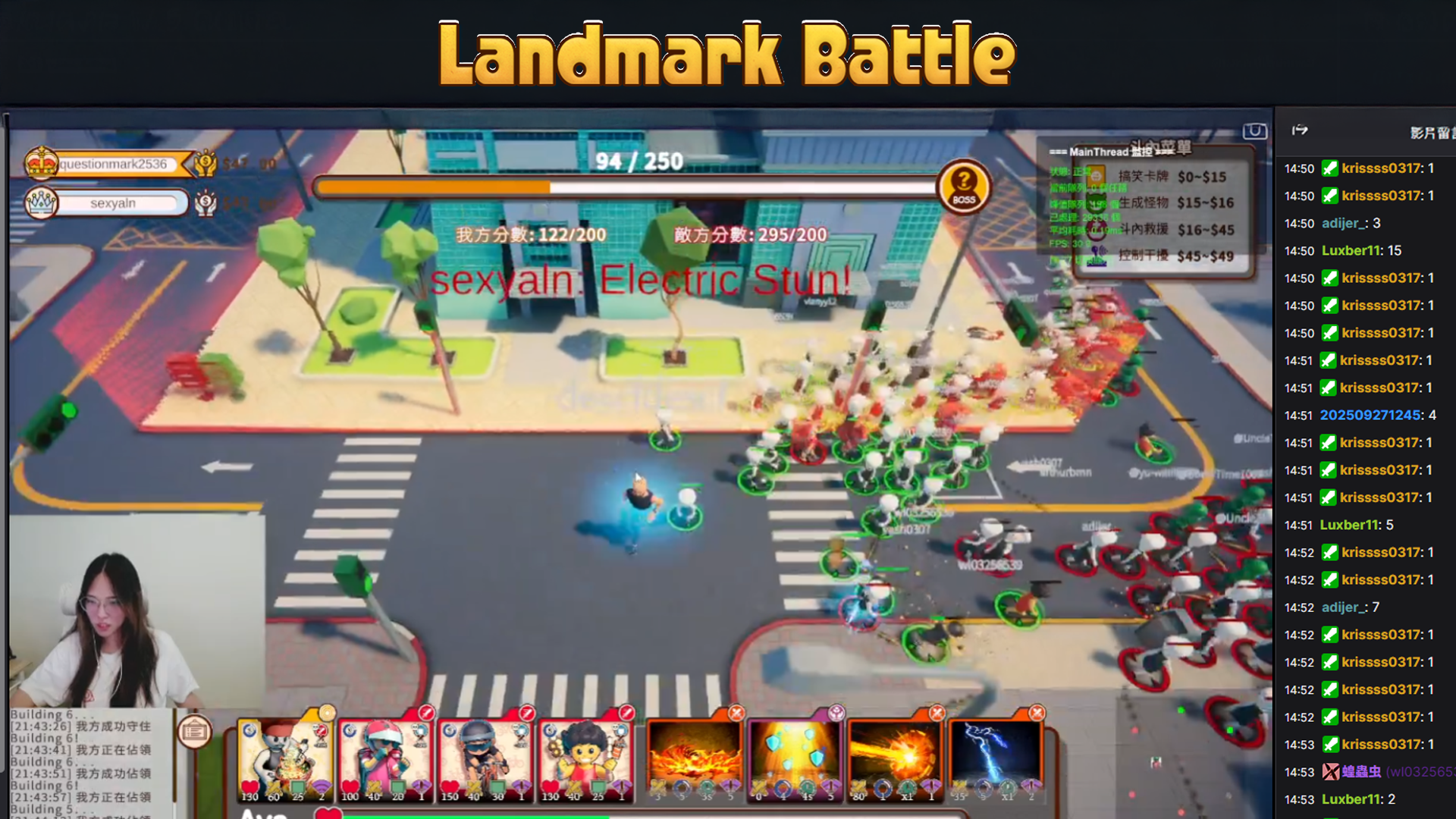Click the BOSS question mark icon

pos(964,186)
